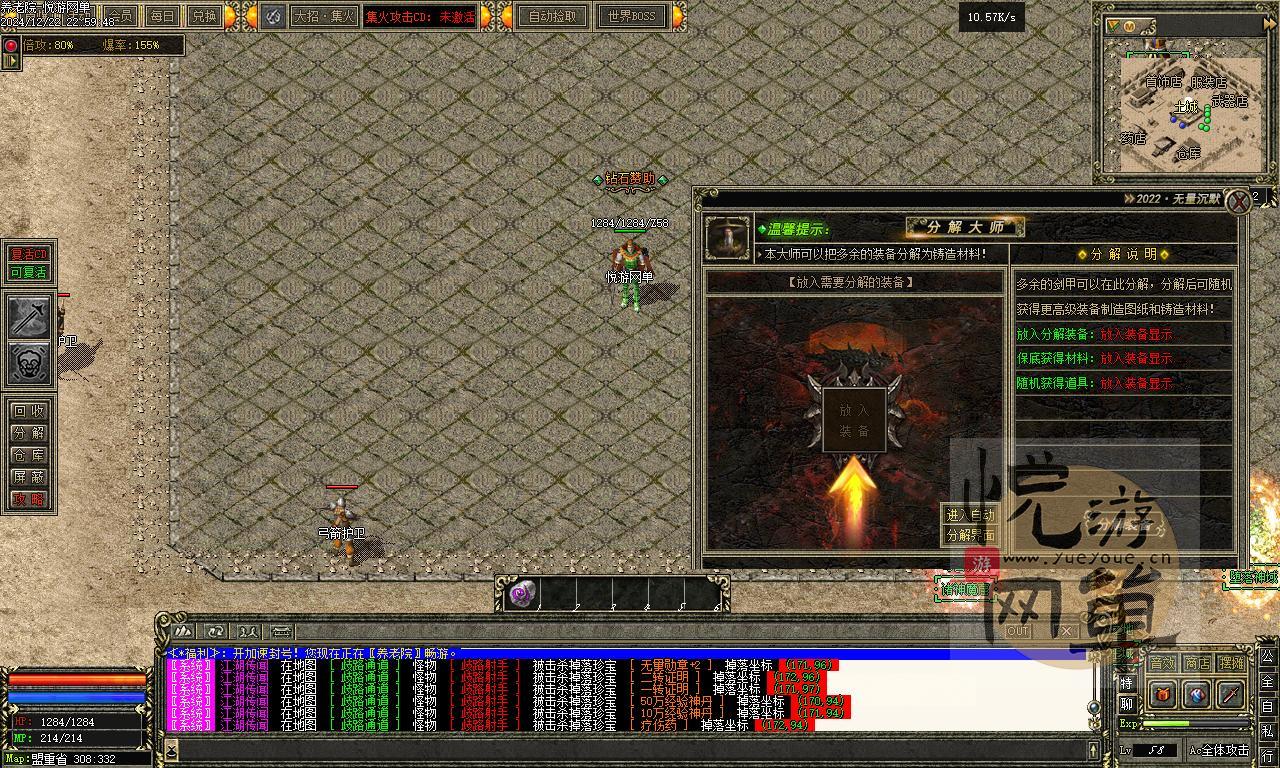
Task: Click the 放入装备 equipment slot
Action: (x=854, y=421)
